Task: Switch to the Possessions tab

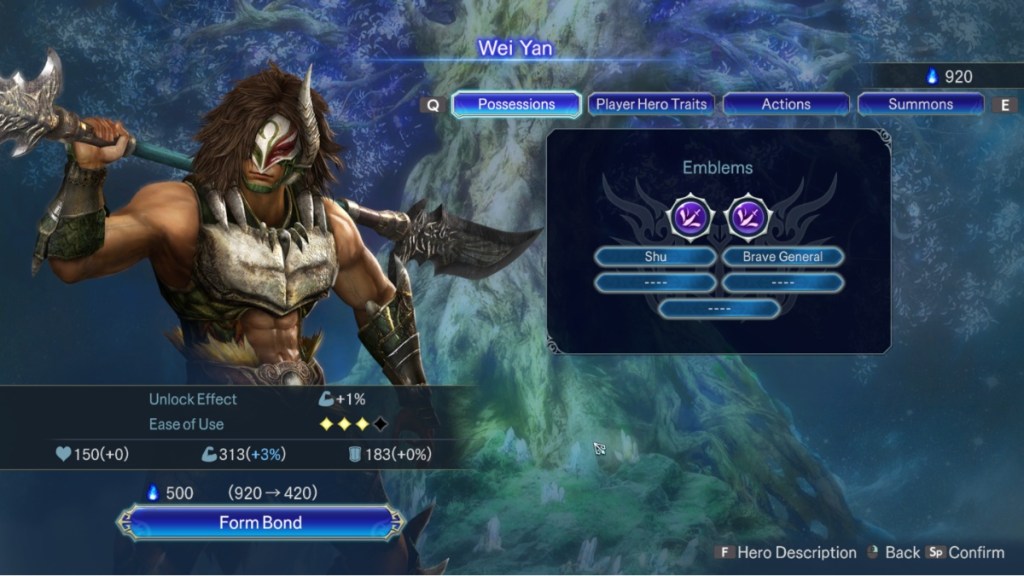Action: click(x=516, y=104)
